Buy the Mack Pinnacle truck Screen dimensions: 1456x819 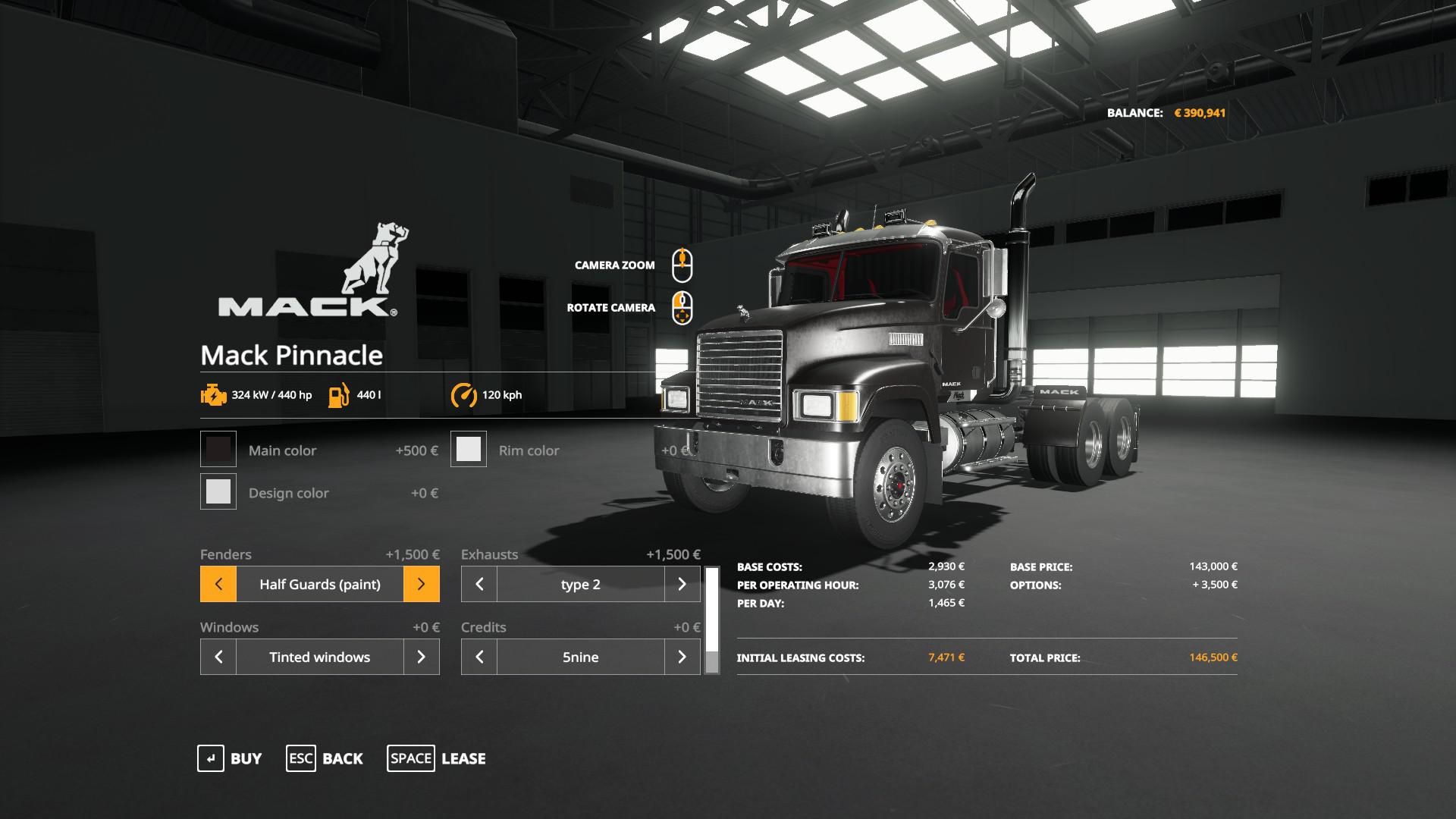coord(230,758)
